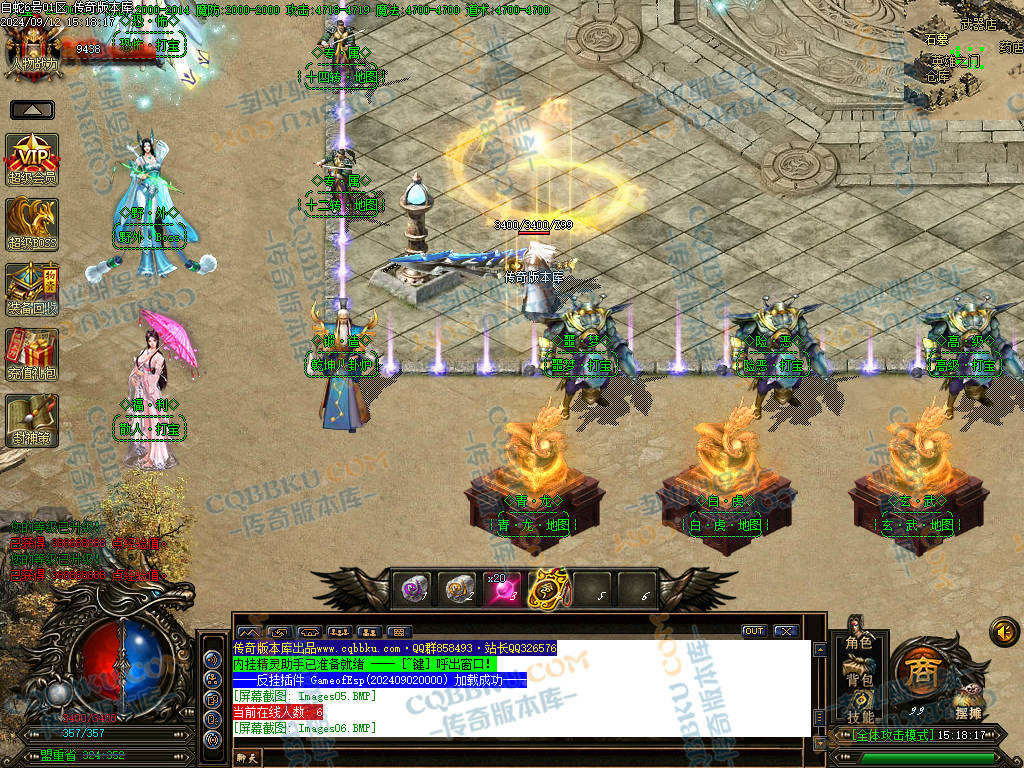Open the 封神榜 ranking book icon
This screenshot has width=1024, height=768.
[x=32, y=420]
